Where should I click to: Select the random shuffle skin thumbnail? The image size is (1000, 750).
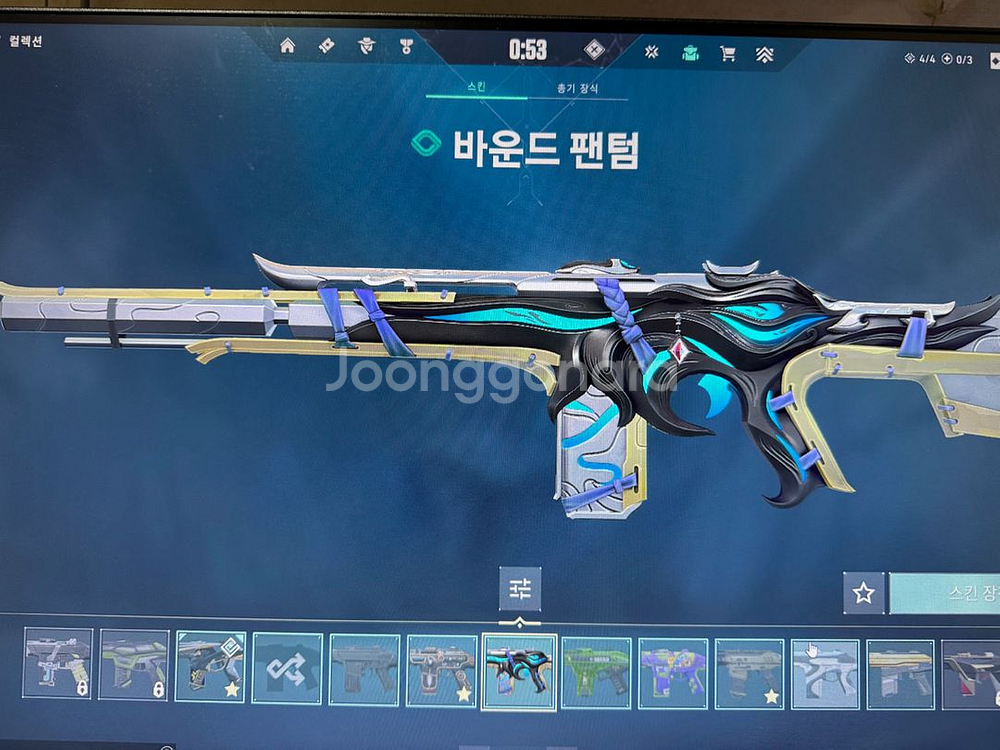pyautogui.click(x=287, y=669)
